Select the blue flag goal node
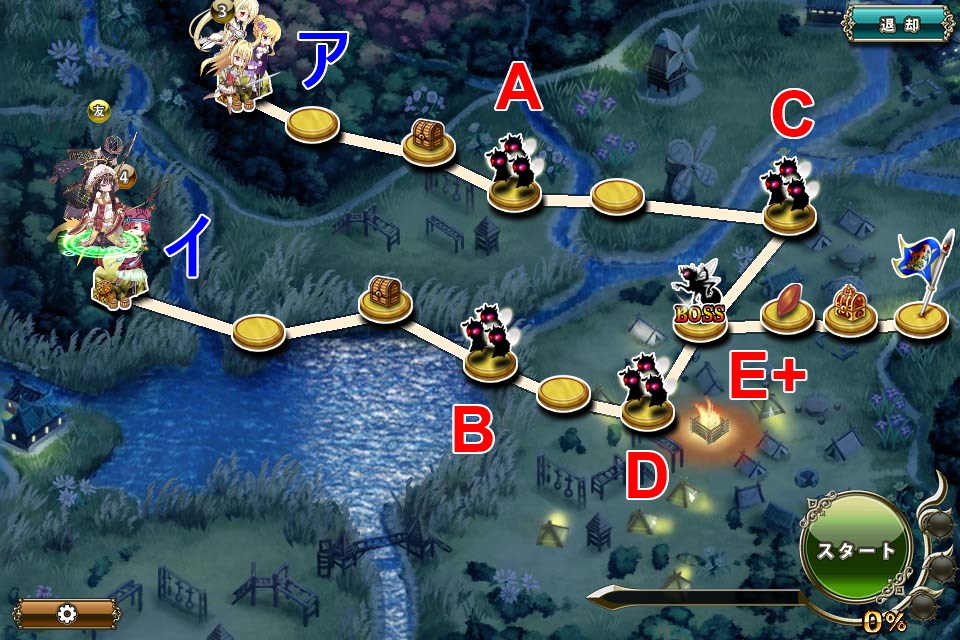 point(919,290)
